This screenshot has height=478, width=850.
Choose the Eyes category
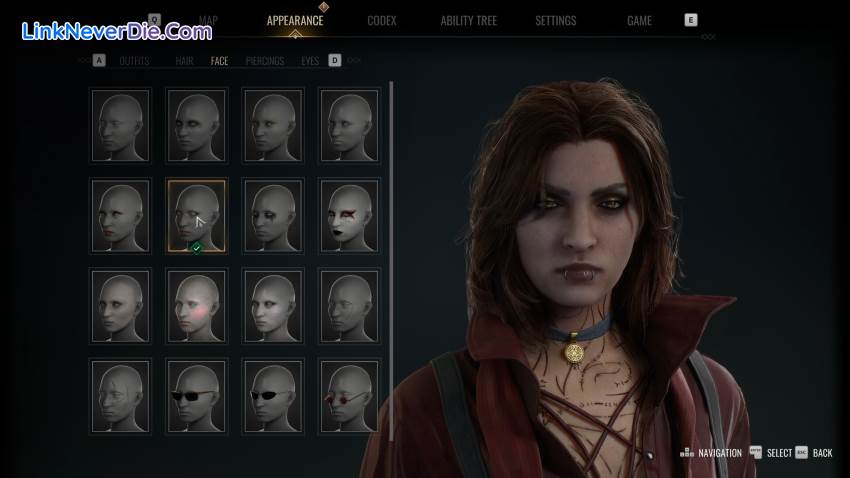[310, 61]
